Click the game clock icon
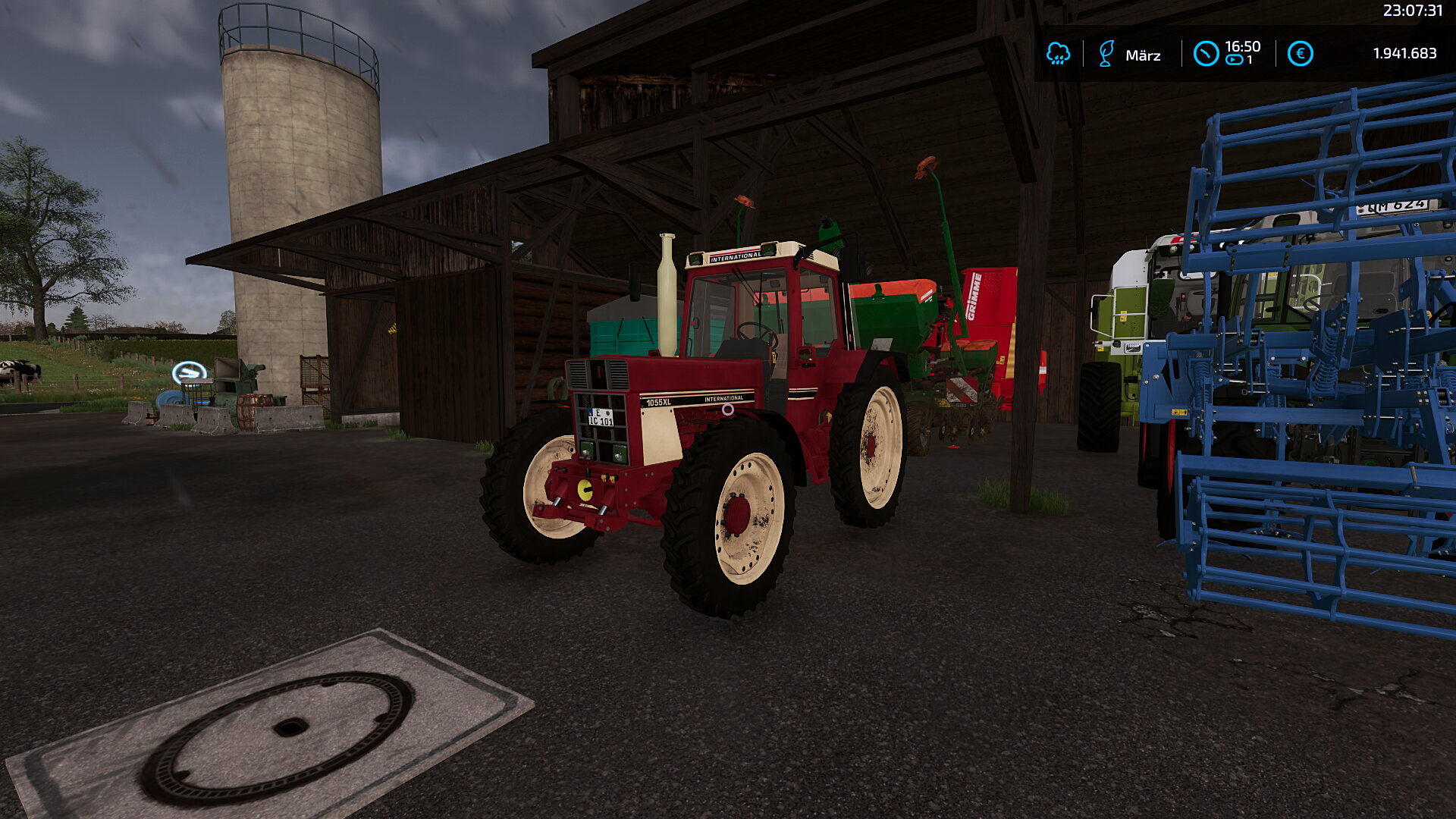Image resolution: width=1456 pixels, height=819 pixels. 1206,54
